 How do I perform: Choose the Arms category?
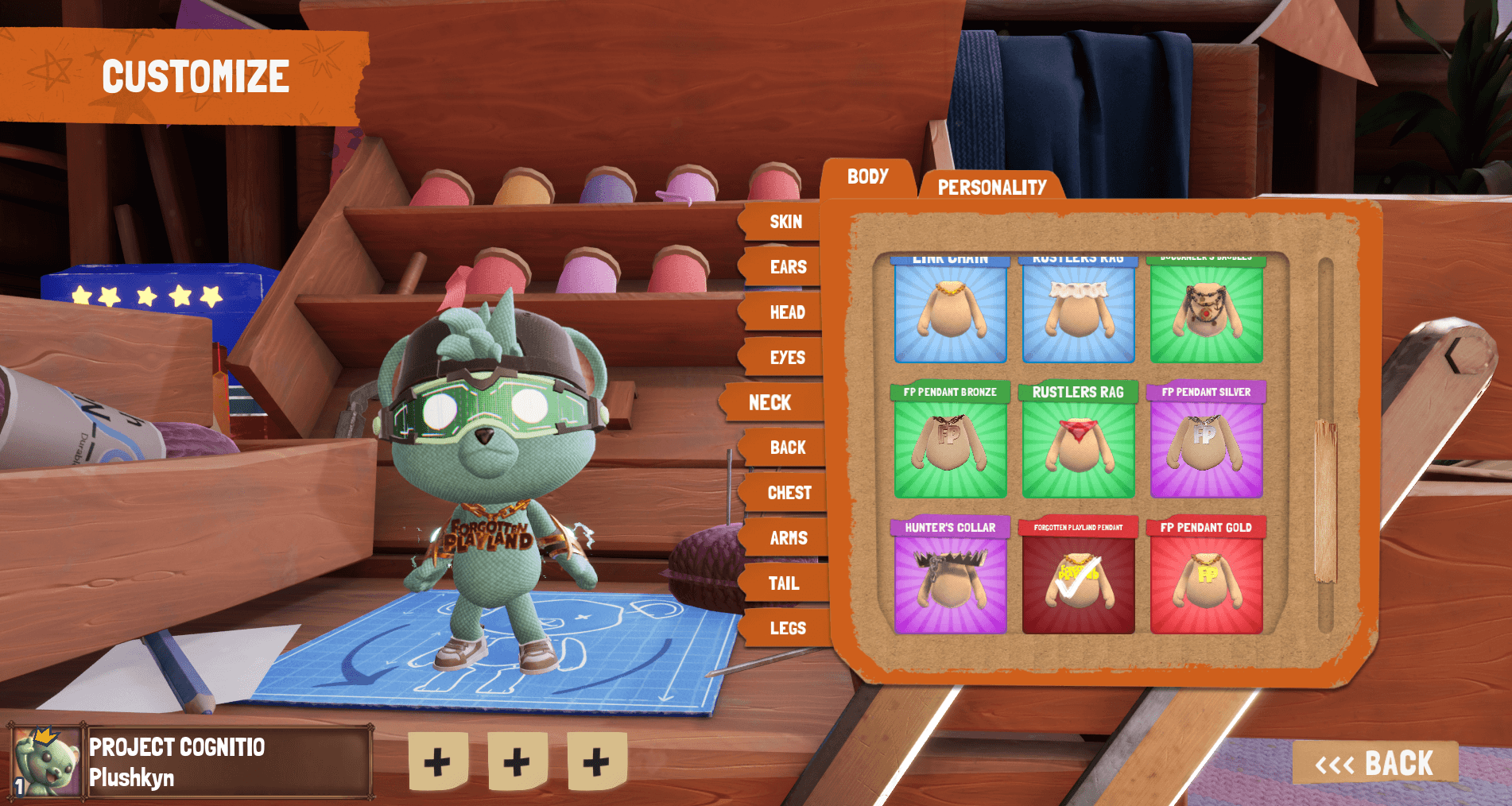(x=788, y=538)
